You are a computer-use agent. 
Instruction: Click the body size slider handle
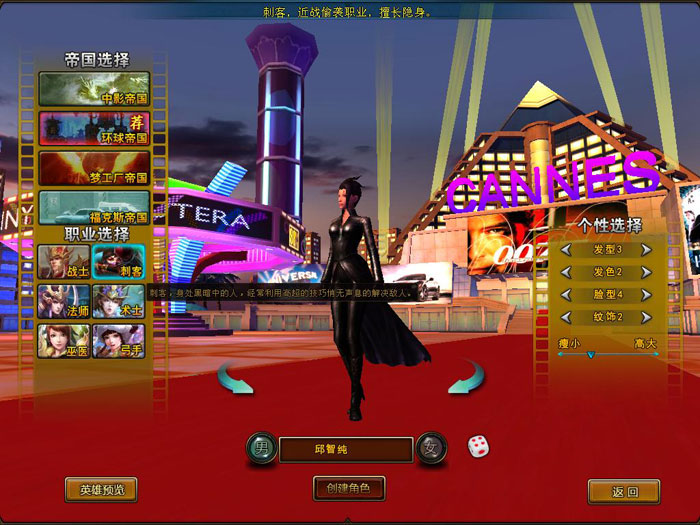click(x=590, y=354)
